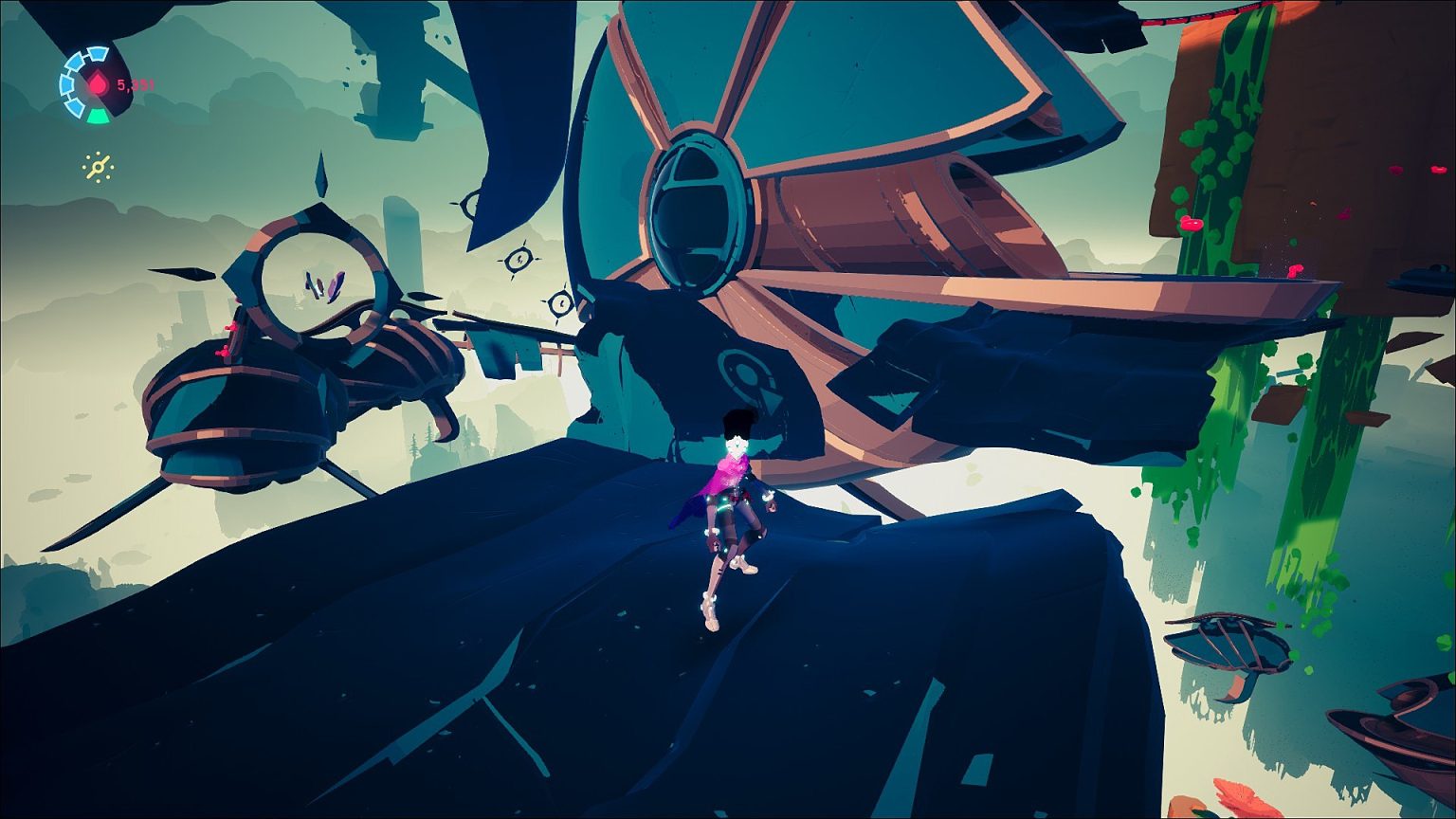Click the green boost segment on the HUD ring
This screenshot has width=1456, height=819.
pos(97,115)
